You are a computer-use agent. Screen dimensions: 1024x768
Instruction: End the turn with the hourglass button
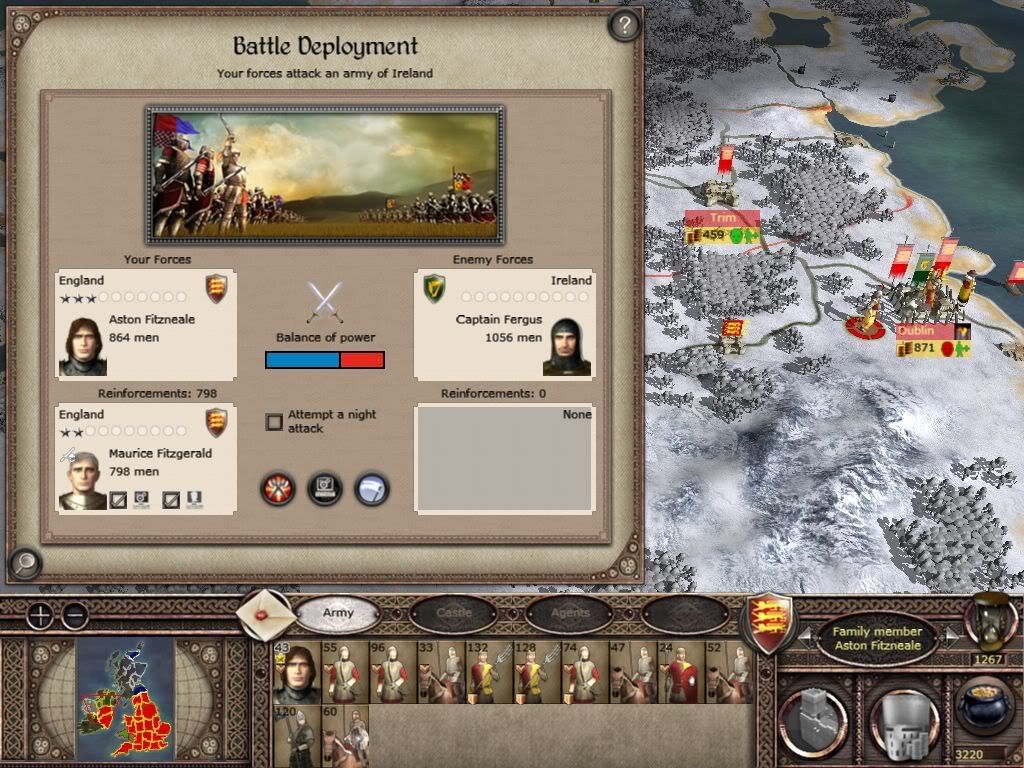tap(990, 620)
